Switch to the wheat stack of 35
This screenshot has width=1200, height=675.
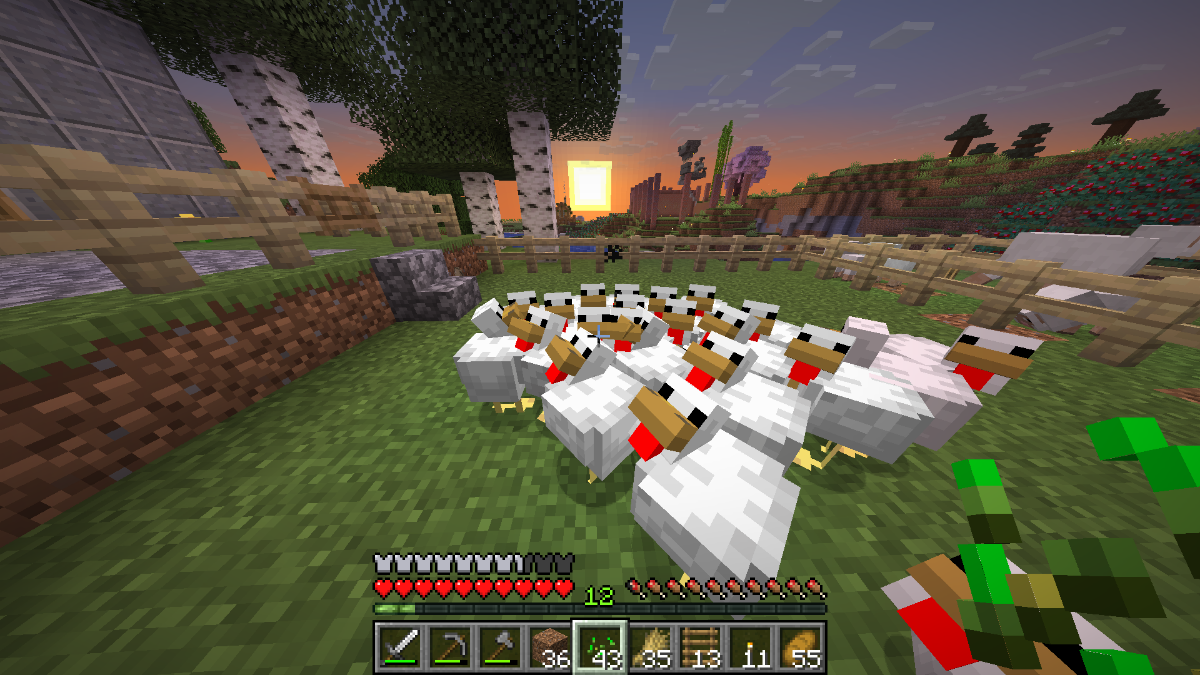tap(651, 646)
